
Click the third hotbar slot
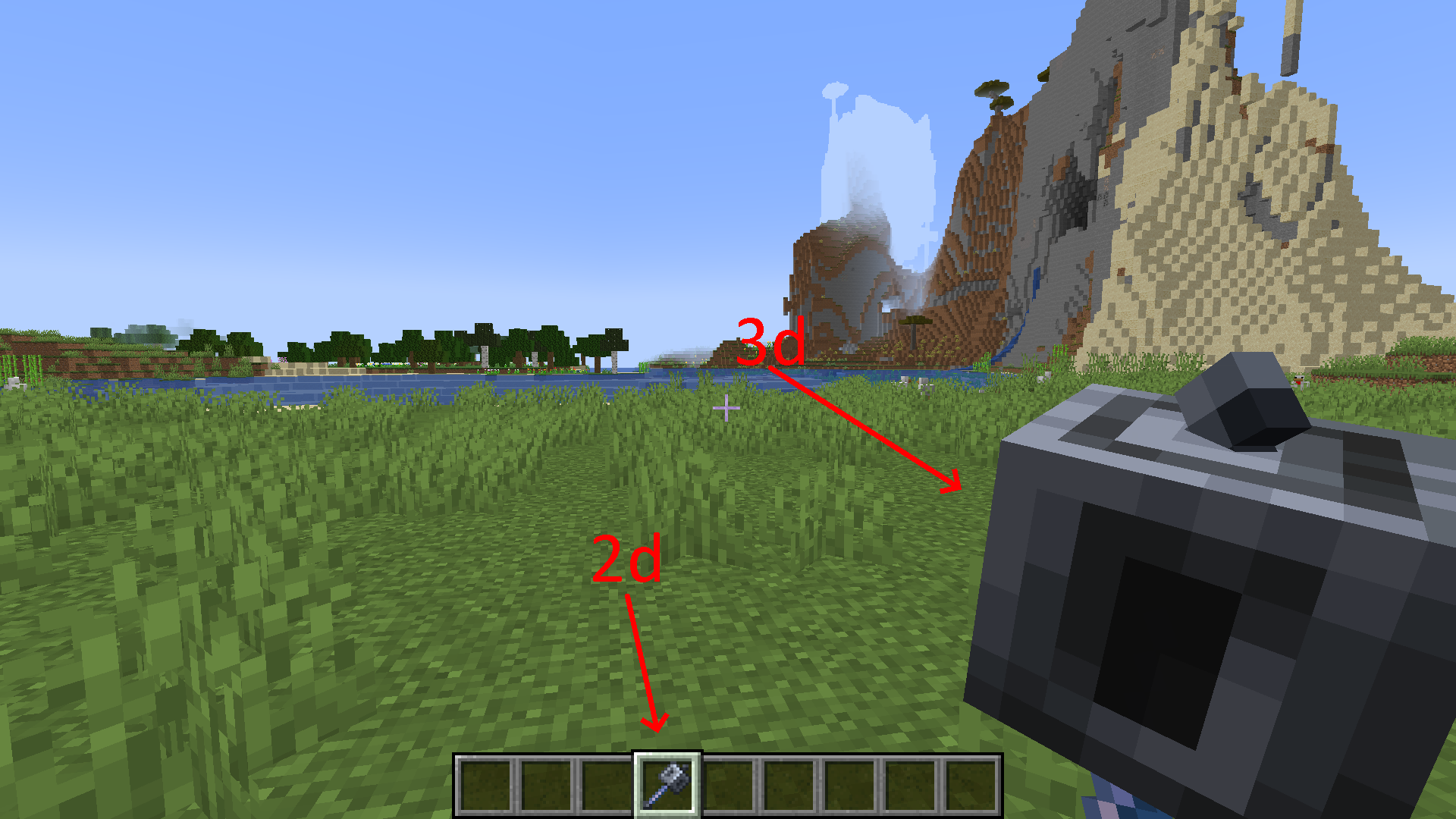(608, 783)
